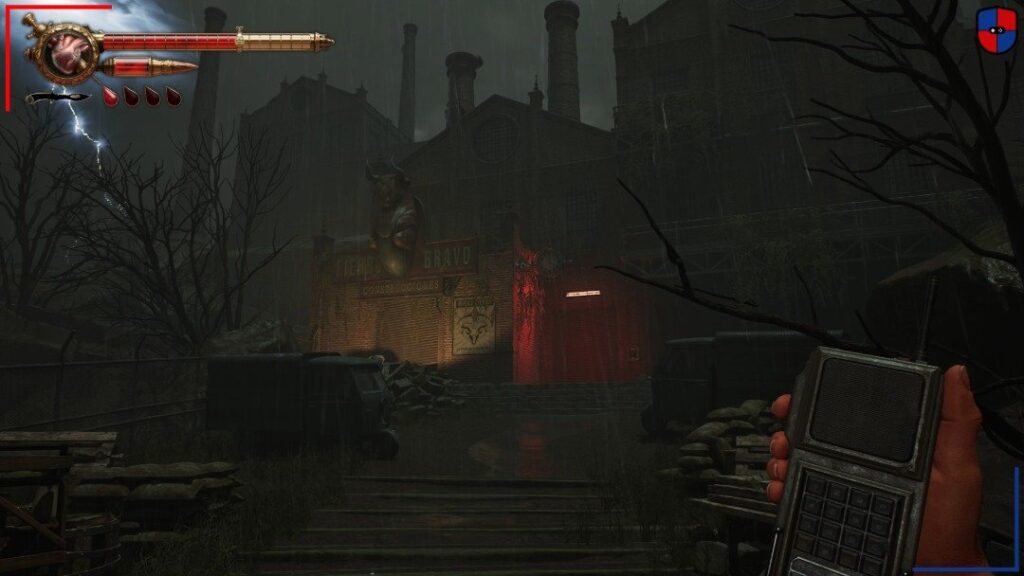The width and height of the screenshot is (1024, 576).
Task: Select the knife weapon icon
Action: point(57,97)
